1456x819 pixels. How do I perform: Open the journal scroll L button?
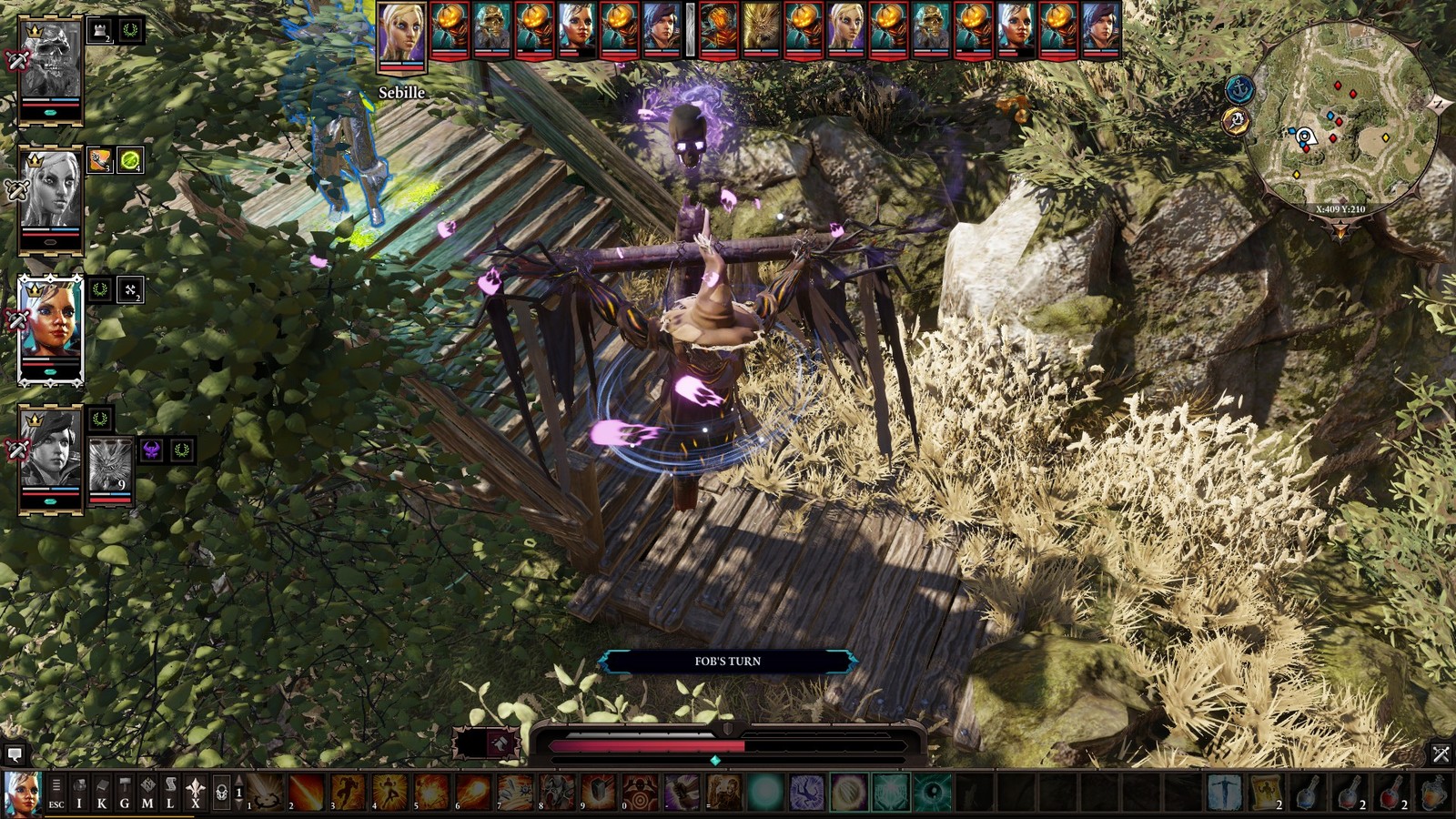(170, 794)
